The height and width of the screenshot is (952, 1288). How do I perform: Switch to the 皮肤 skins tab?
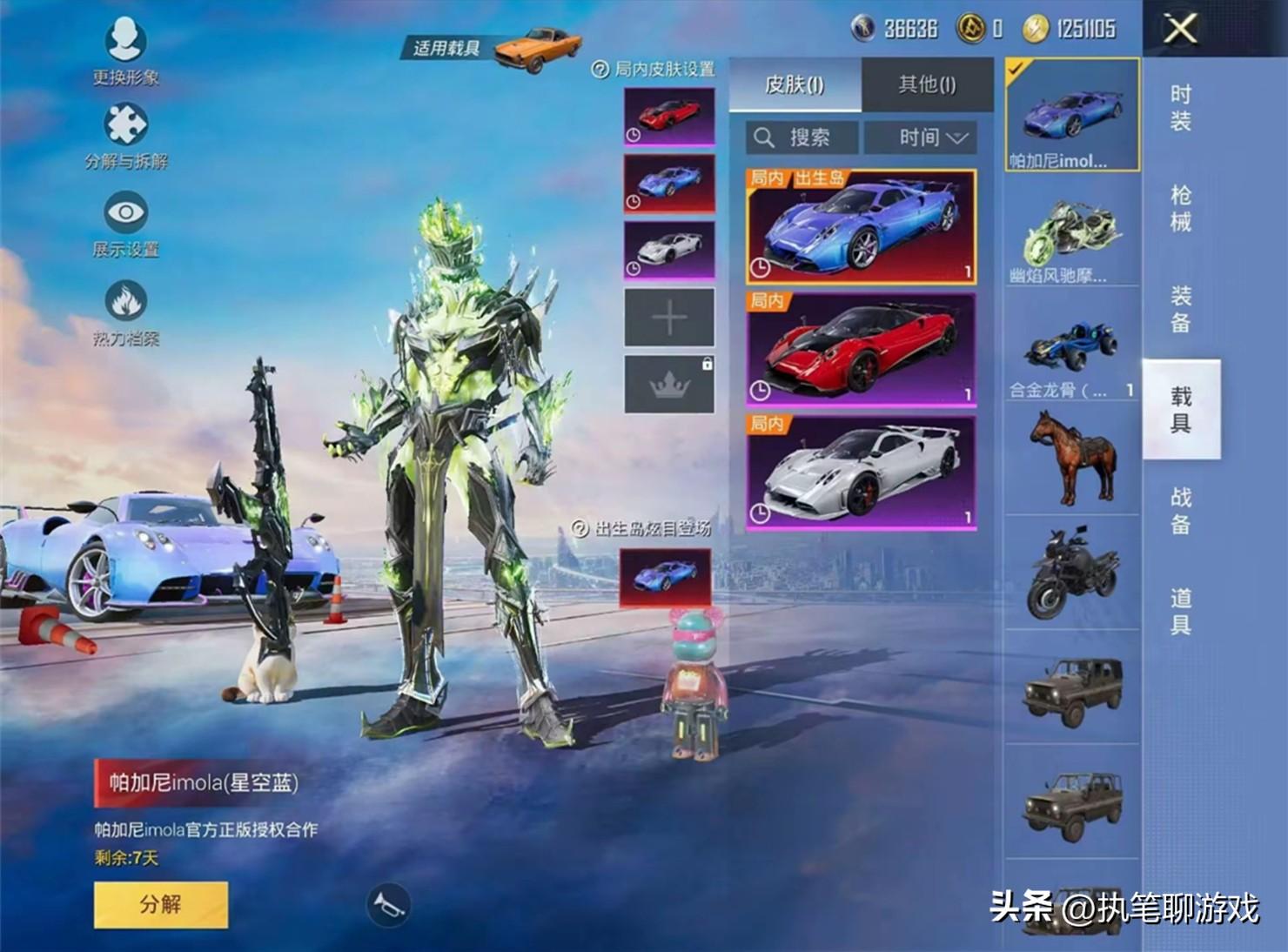(x=795, y=84)
